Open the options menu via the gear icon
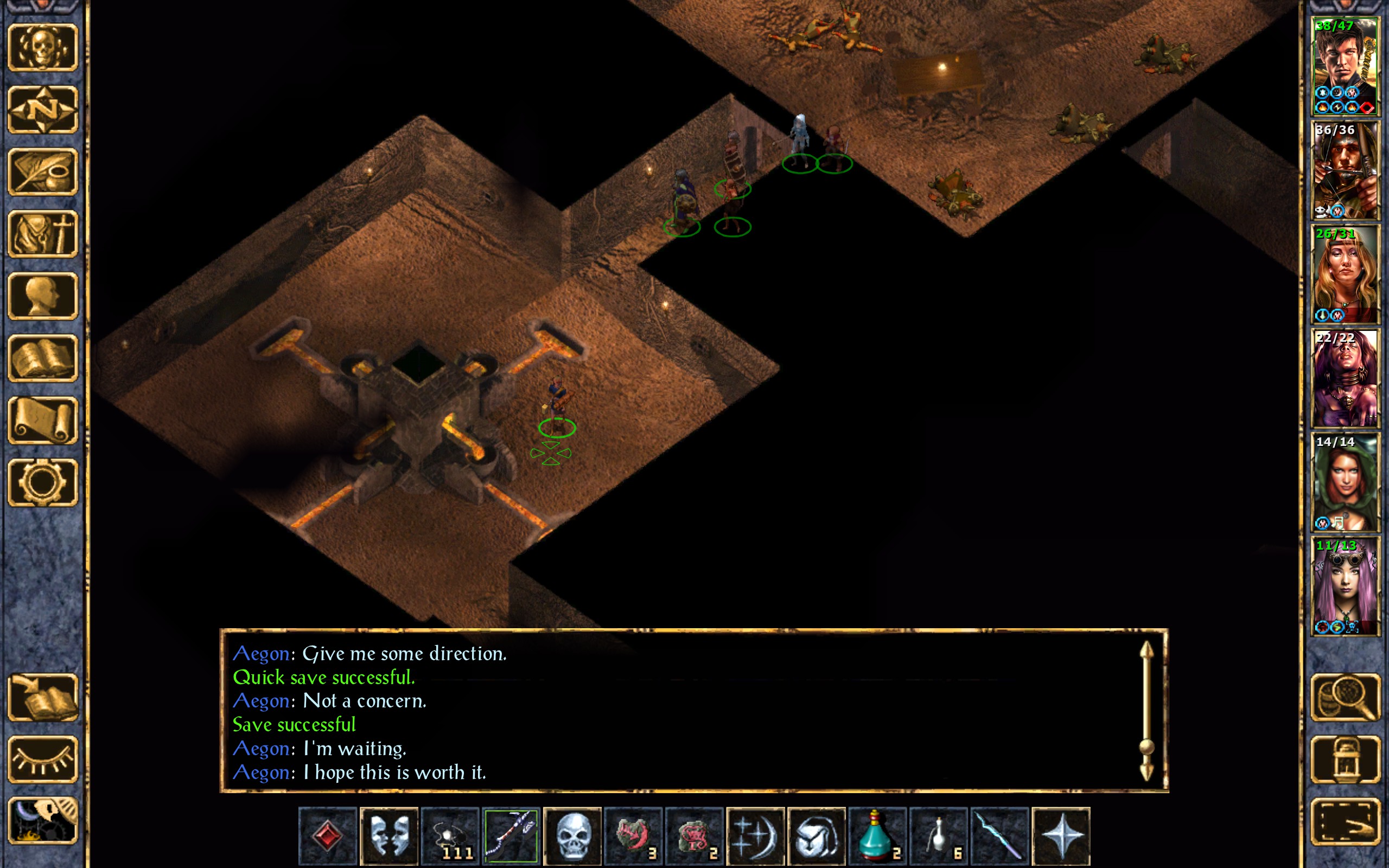This screenshot has width=1389, height=868. click(x=42, y=482)
